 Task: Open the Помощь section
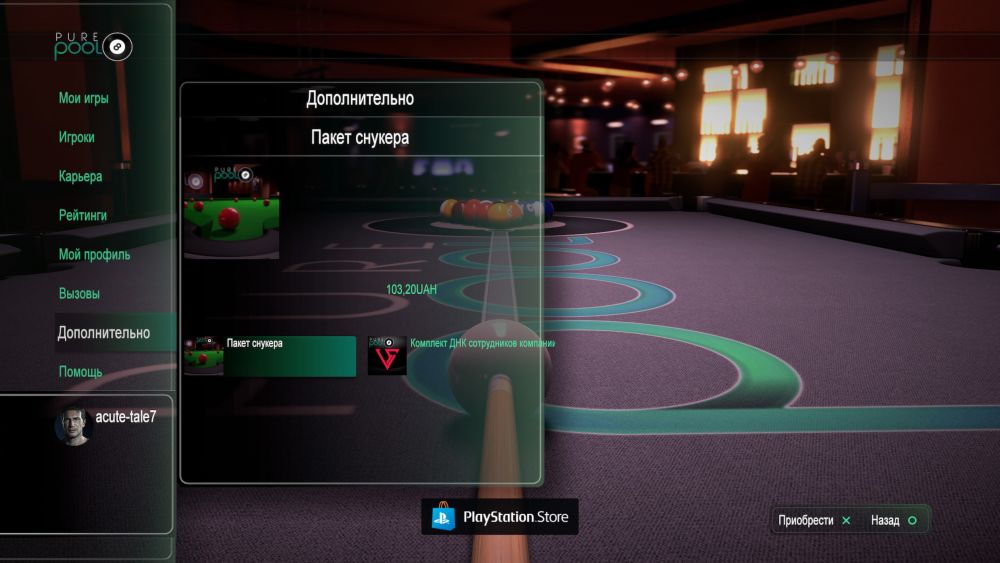coord(80,372)
